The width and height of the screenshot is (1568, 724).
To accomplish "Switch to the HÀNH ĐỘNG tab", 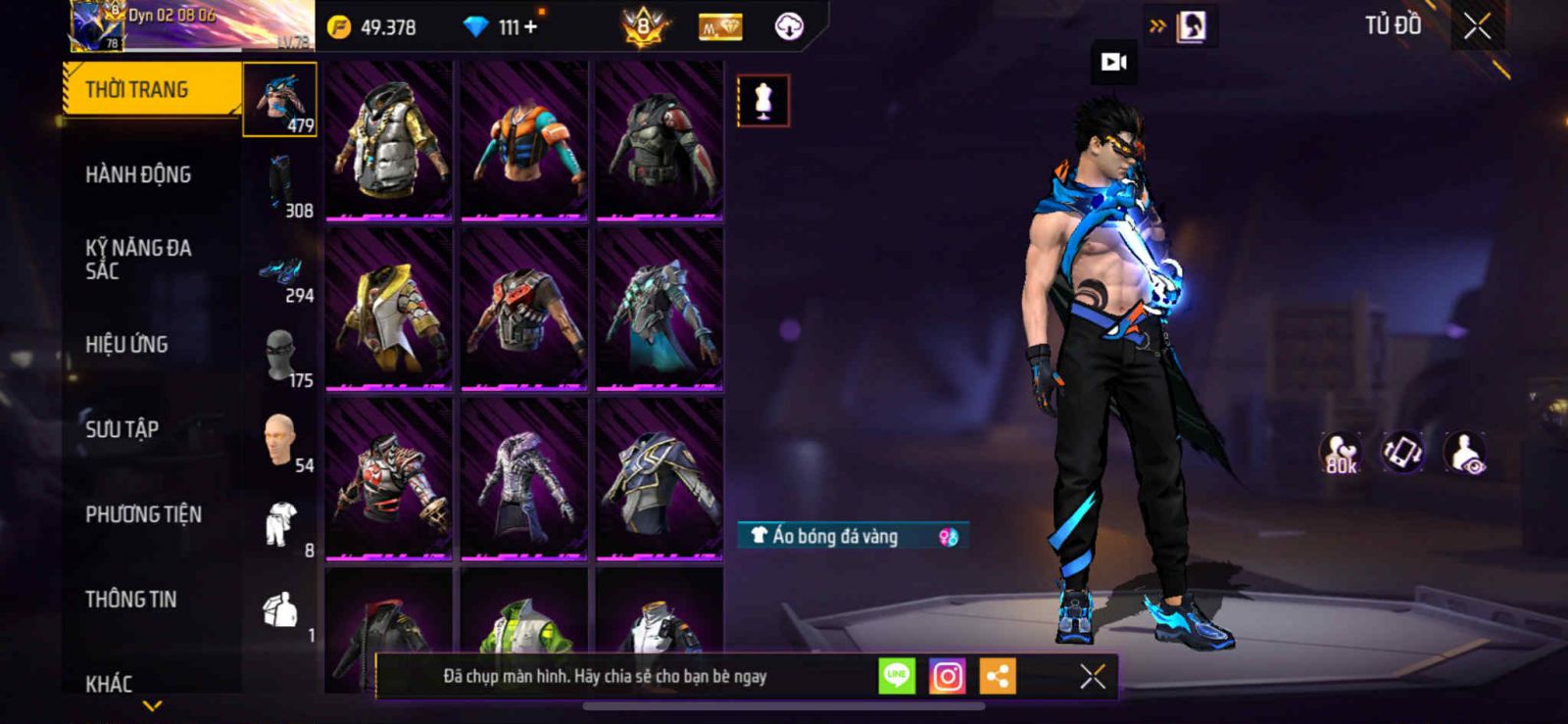I will click(138, 175).
